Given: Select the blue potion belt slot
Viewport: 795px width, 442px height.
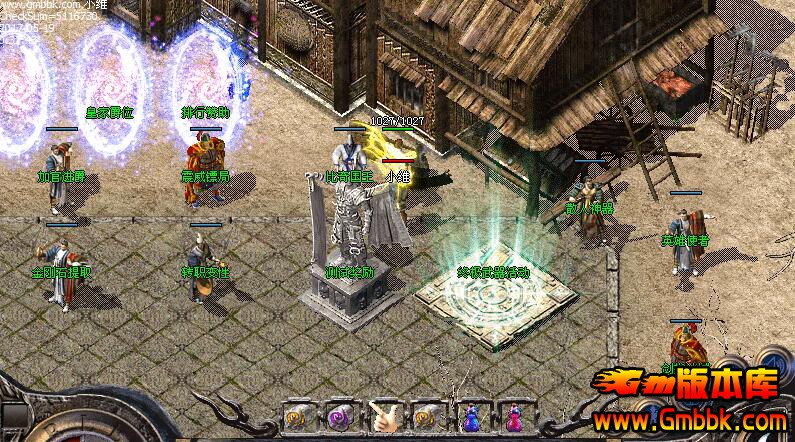Looking at the screenshot, I should [469, 417].
